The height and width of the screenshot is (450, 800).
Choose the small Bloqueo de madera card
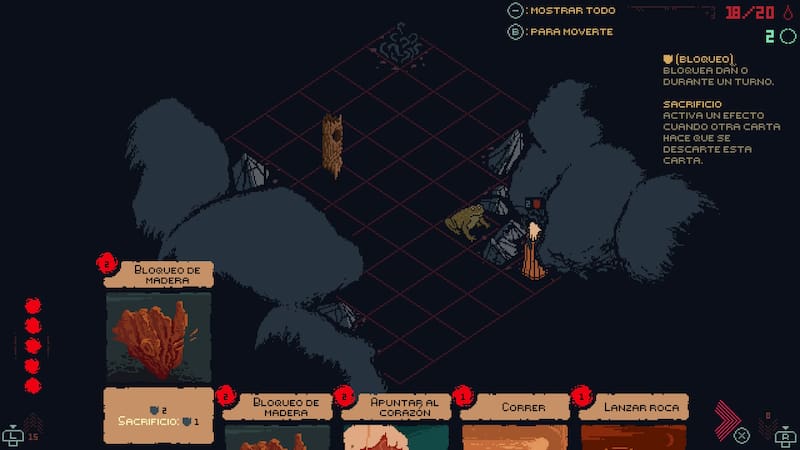[277, 418]
